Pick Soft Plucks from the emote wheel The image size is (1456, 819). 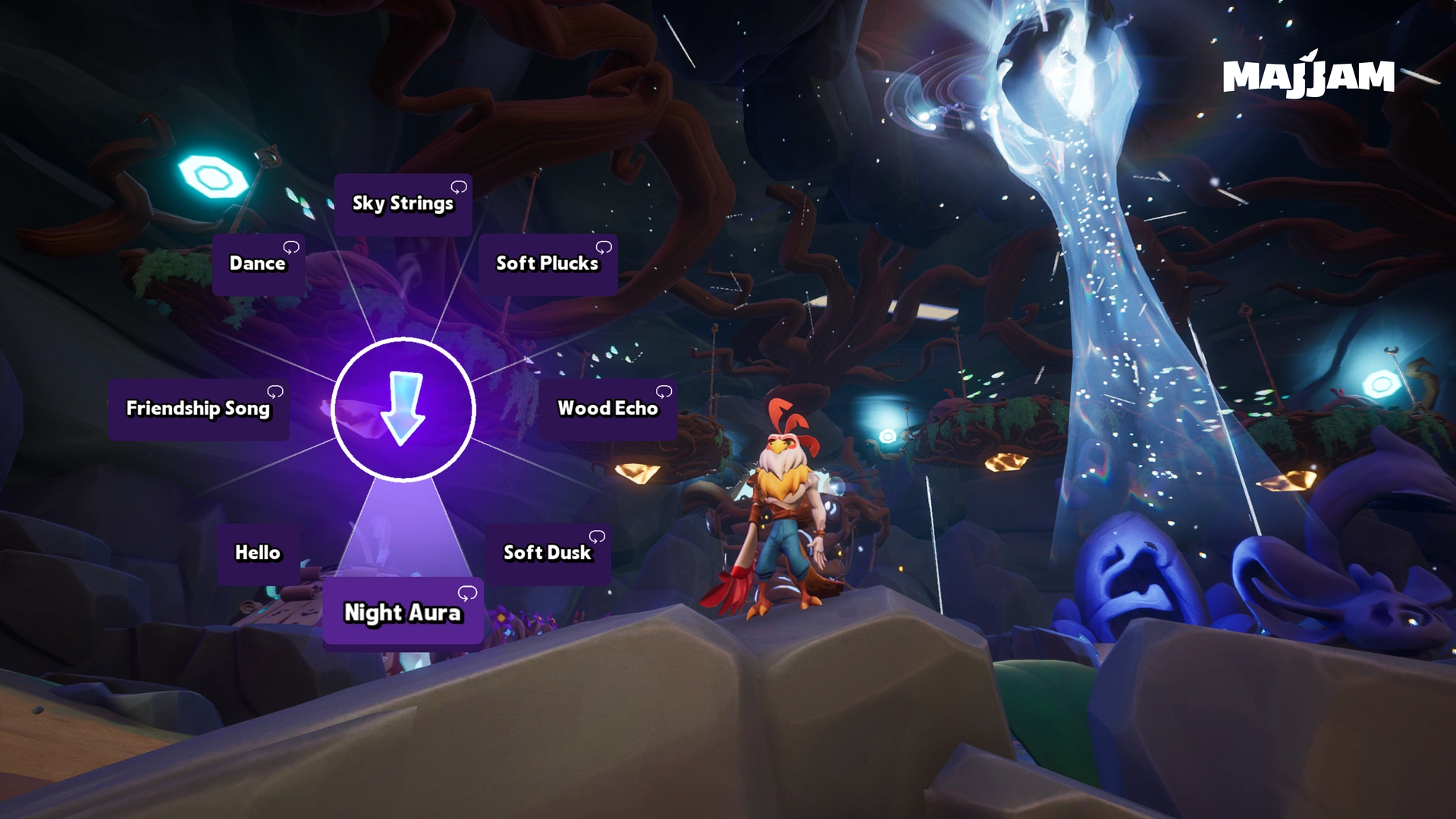[x=547, y=263]
